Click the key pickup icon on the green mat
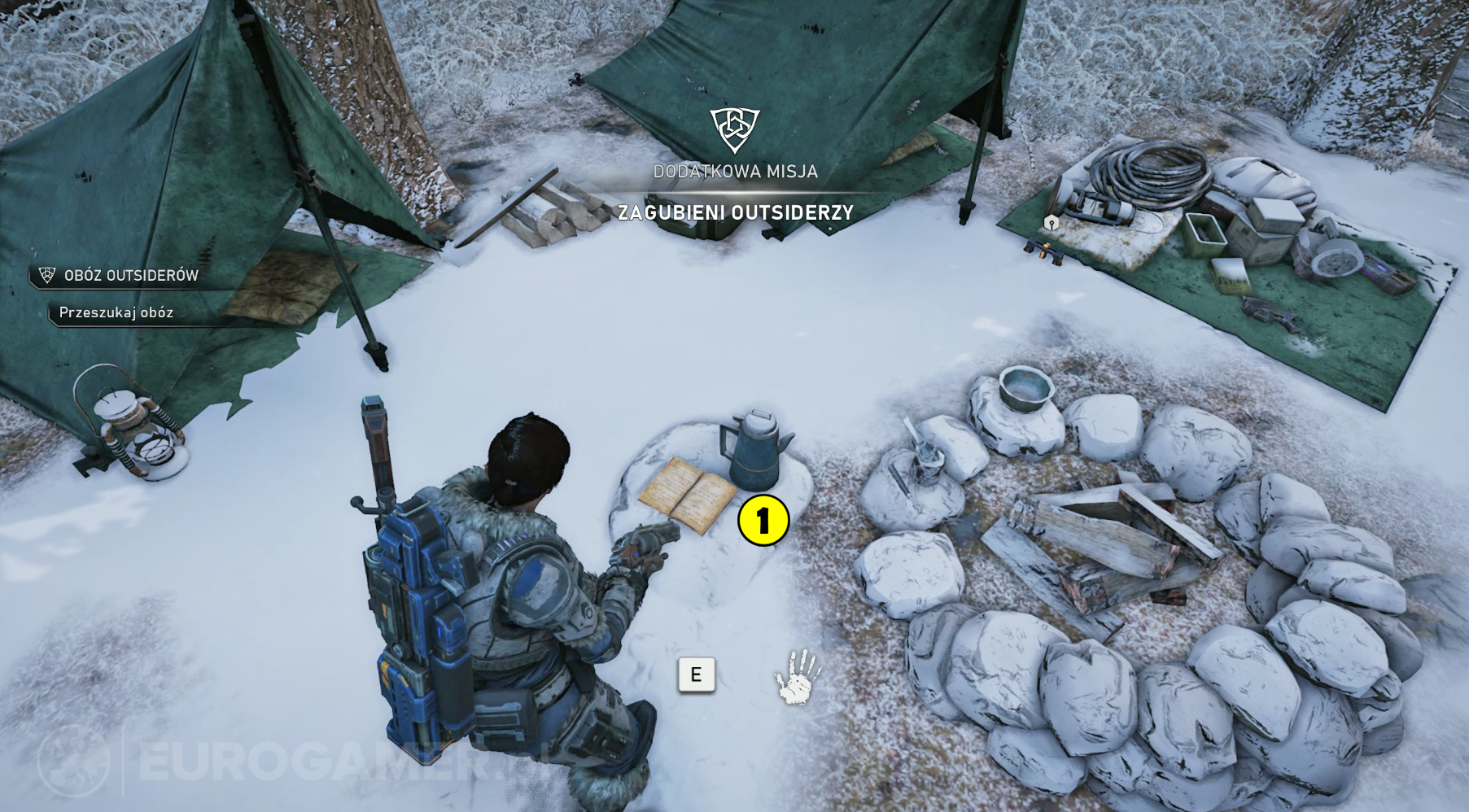 (x=1051, y=224)
